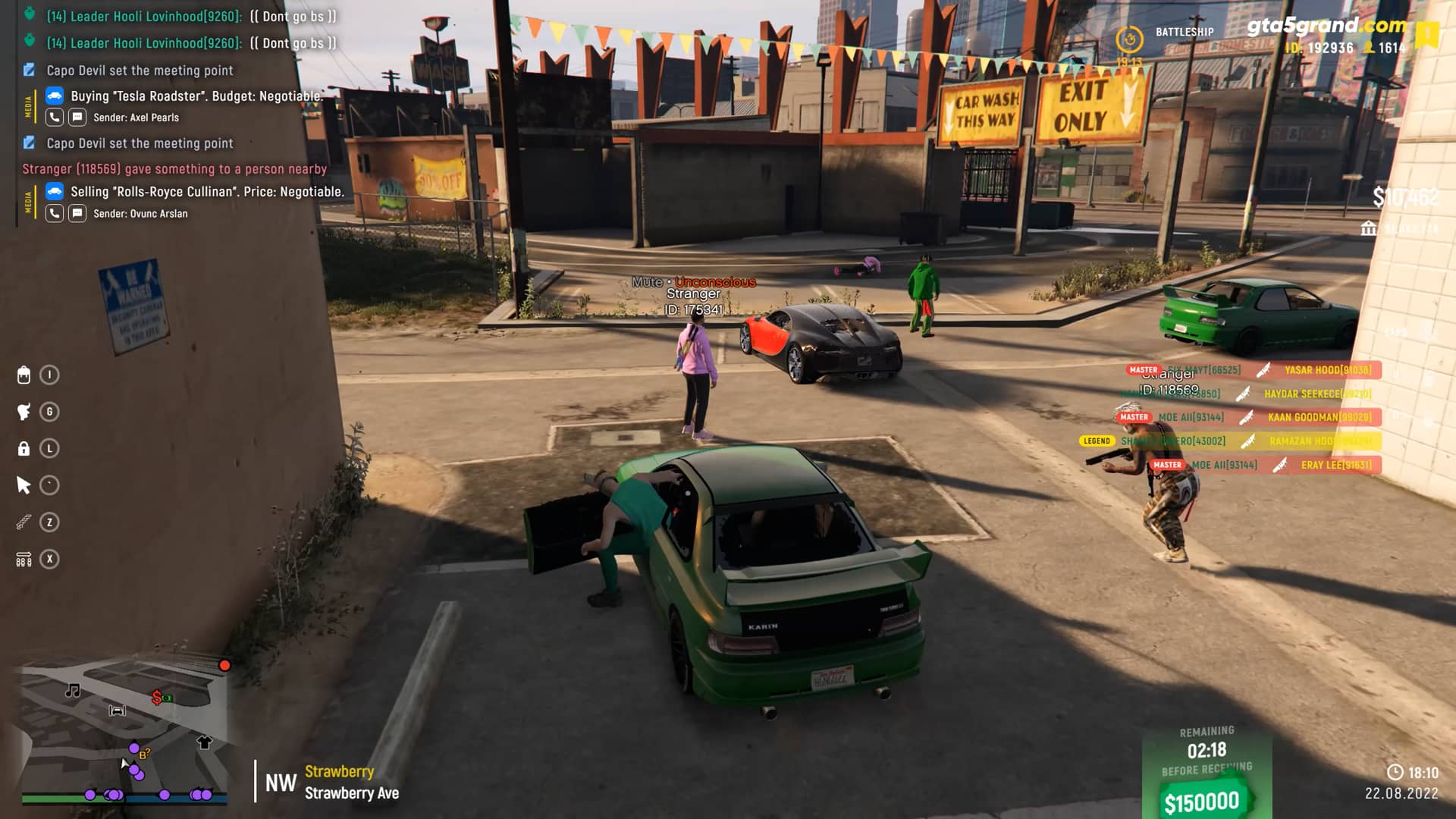The height and width of the screenshot is (819, 1456).
Task: Click the bullets fire-mode icon
Action: coord(24,560)
